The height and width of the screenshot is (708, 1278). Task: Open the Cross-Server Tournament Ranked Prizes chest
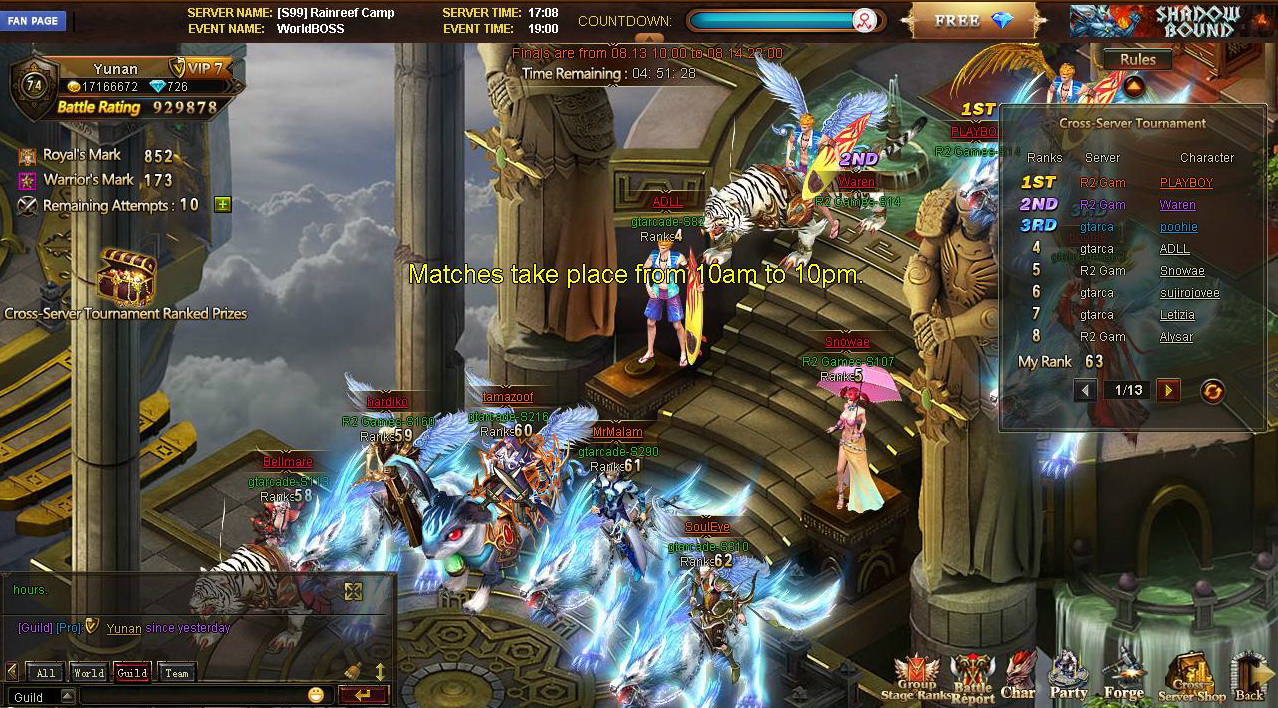pos(126,277)
